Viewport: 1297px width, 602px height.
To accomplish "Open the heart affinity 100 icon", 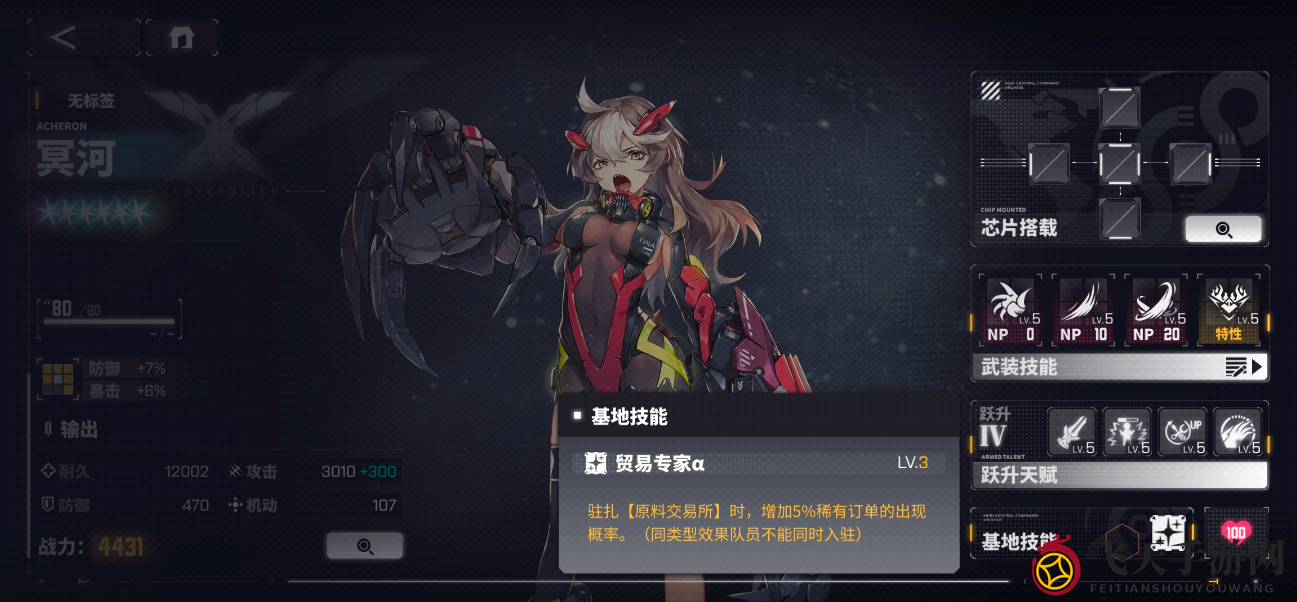I will tap(1236, 533).
